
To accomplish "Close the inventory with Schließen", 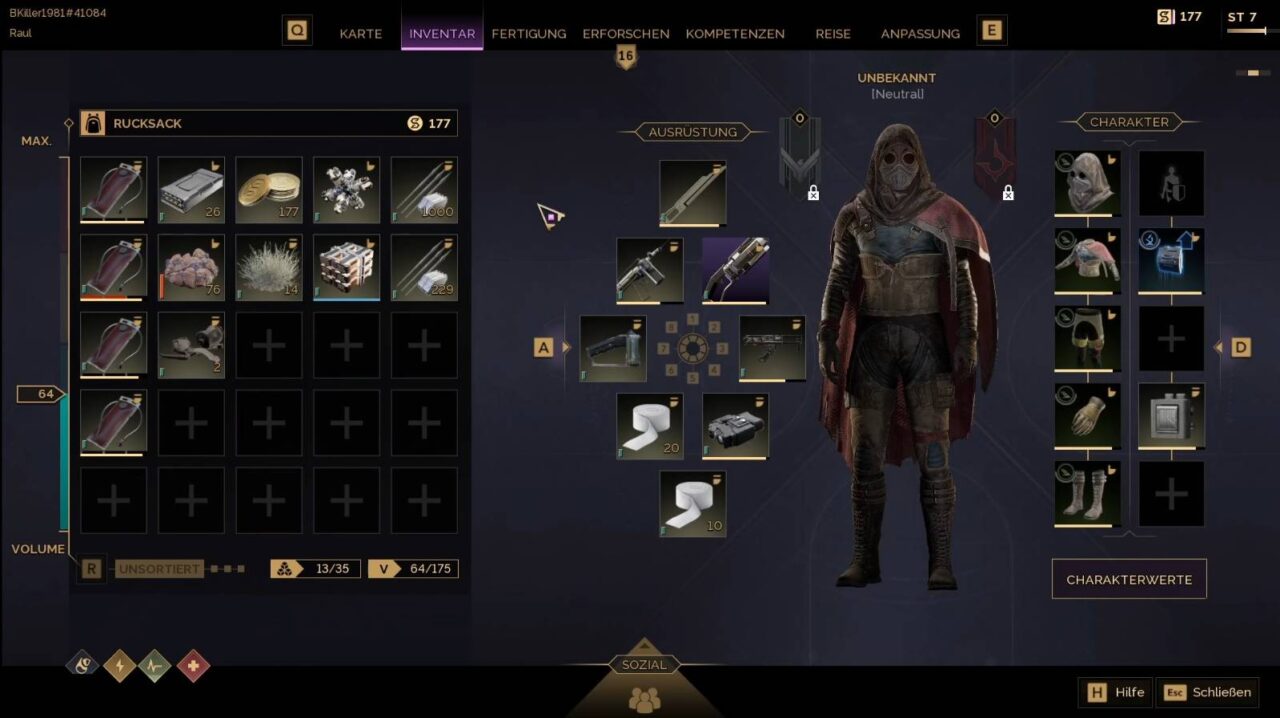I will (x=1208, y=692).
